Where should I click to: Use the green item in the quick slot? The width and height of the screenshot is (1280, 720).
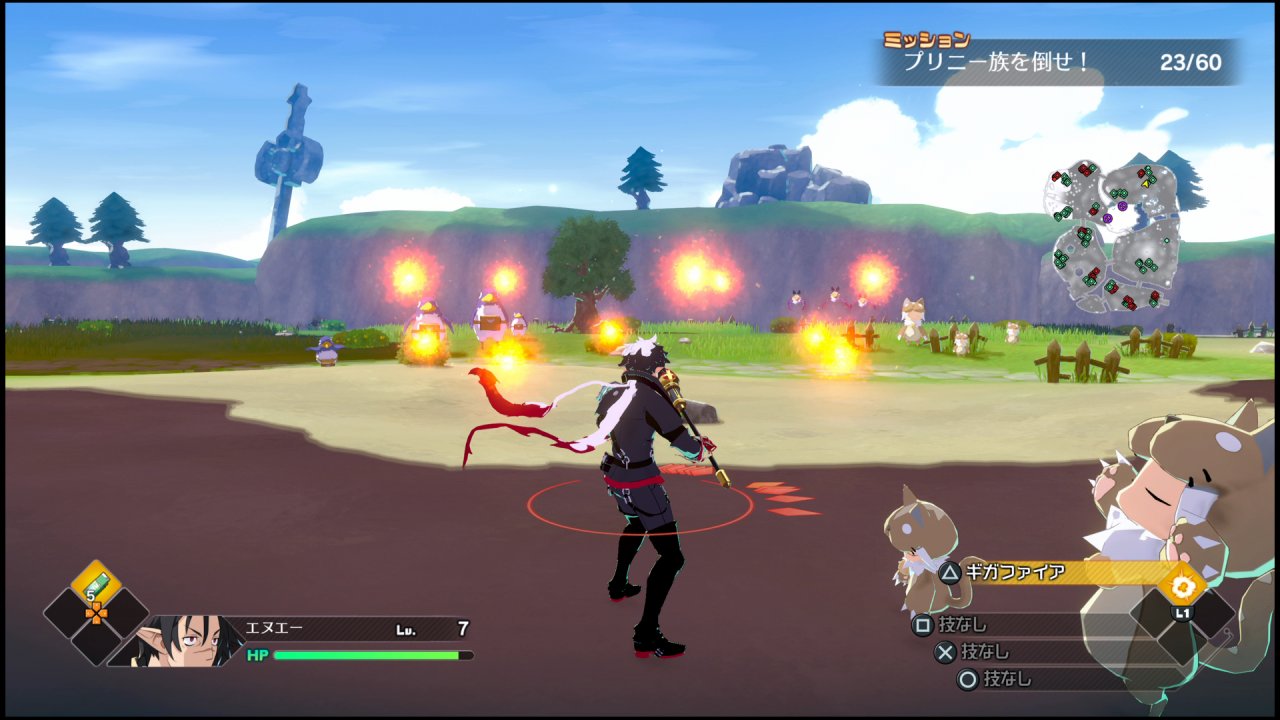(96, 586)
